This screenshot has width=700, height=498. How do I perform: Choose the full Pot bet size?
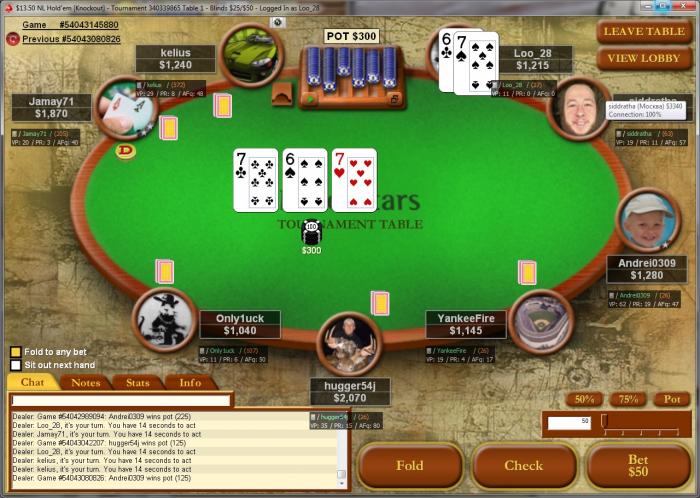(671, 399)
